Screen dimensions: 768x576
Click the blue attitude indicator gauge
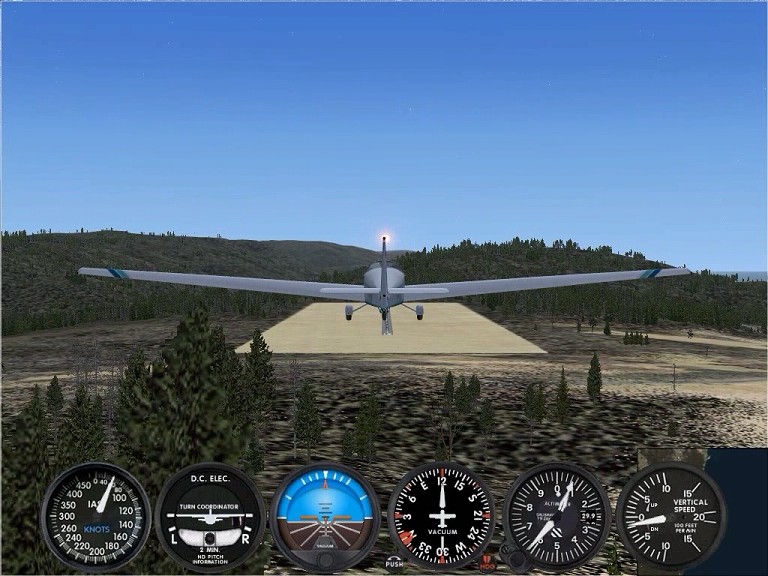point(324,514)
